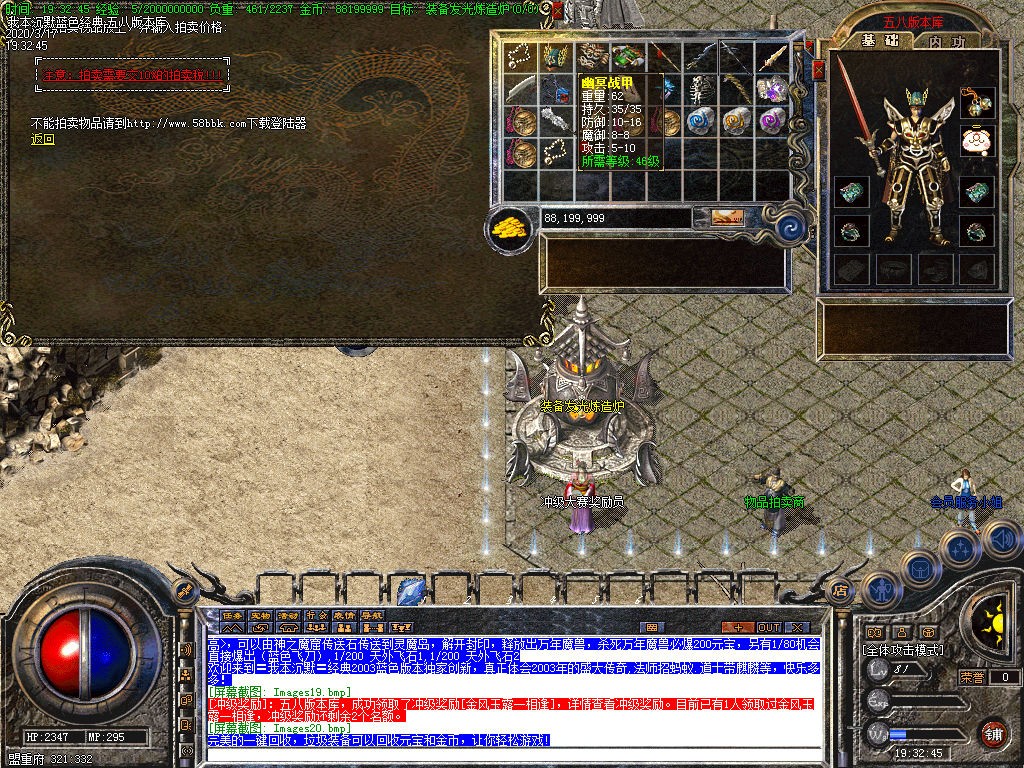This screenshot has height=768, width=1024.
Task: Click the OUT button on chat bar
Action: point(768,627)
